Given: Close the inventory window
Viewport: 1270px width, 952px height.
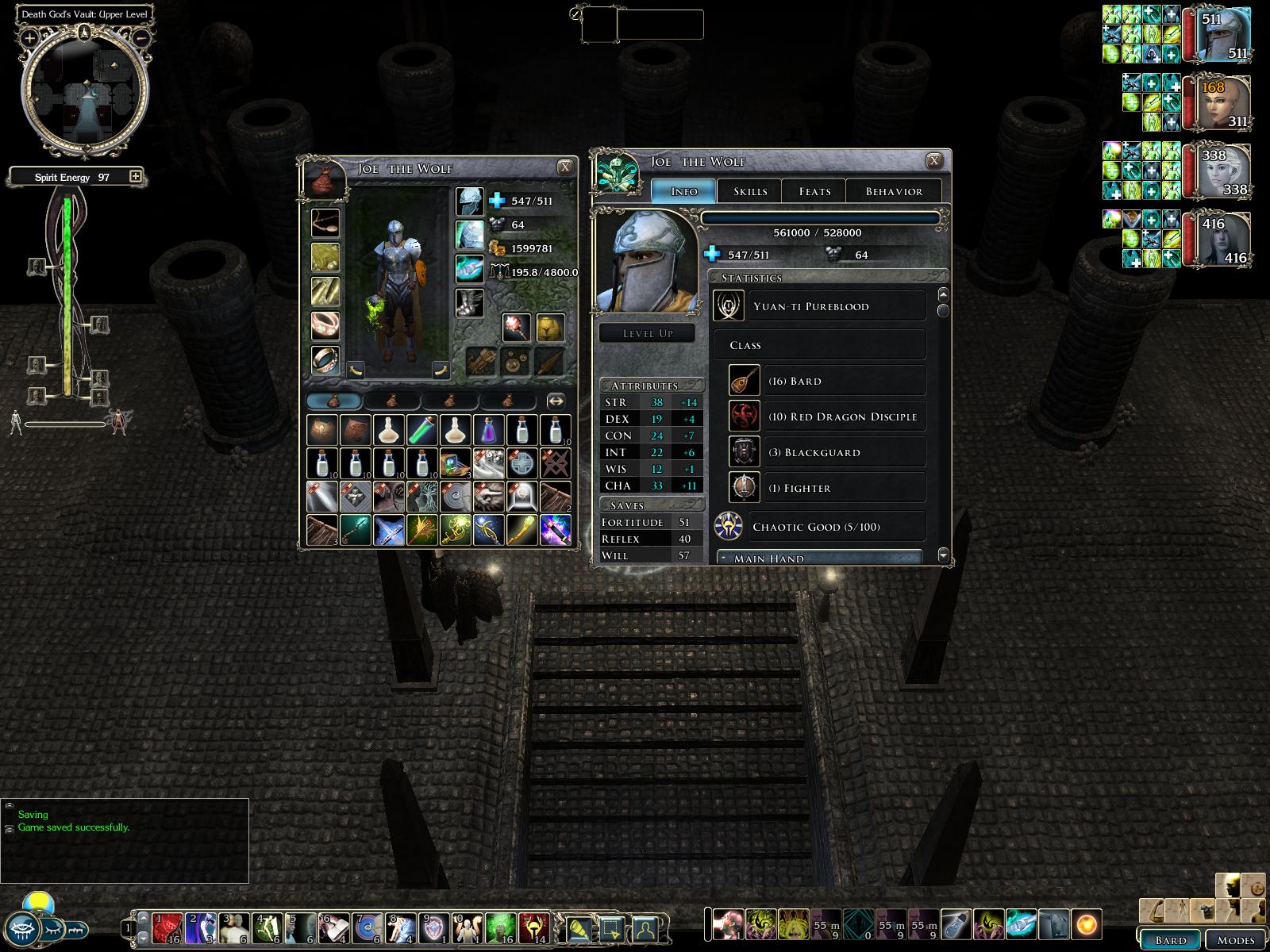Looking at the screenshot, I should (x=565, y=167).
